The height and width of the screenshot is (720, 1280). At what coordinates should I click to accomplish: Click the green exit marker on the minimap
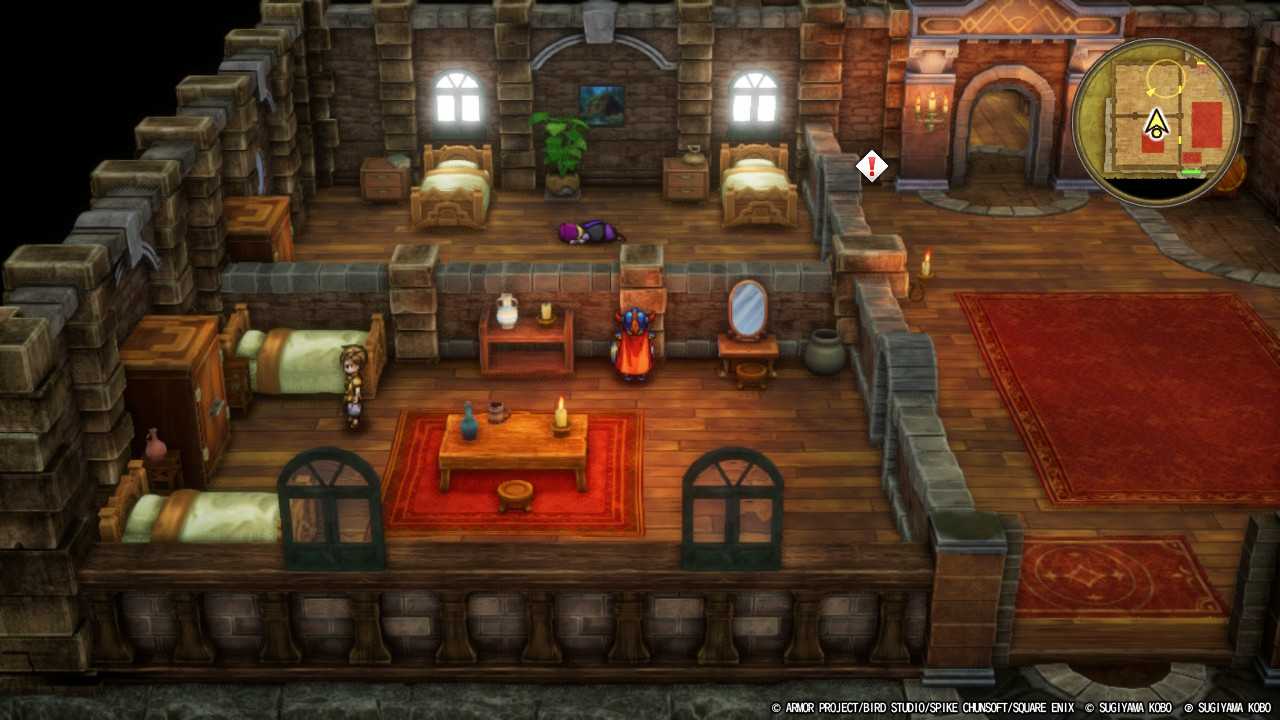[1190, 171]
